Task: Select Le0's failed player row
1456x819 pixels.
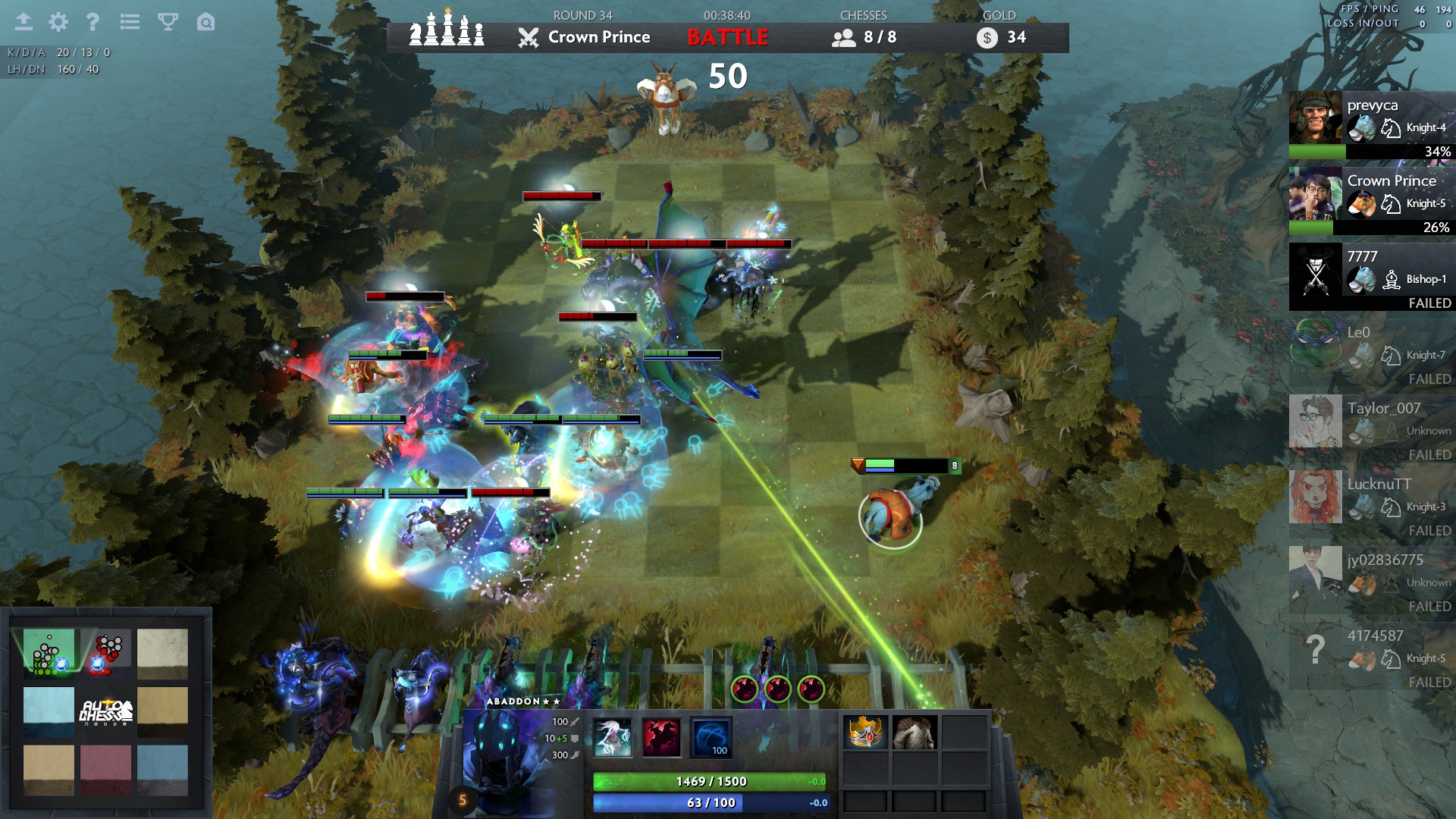Action: pos(1371,353)
